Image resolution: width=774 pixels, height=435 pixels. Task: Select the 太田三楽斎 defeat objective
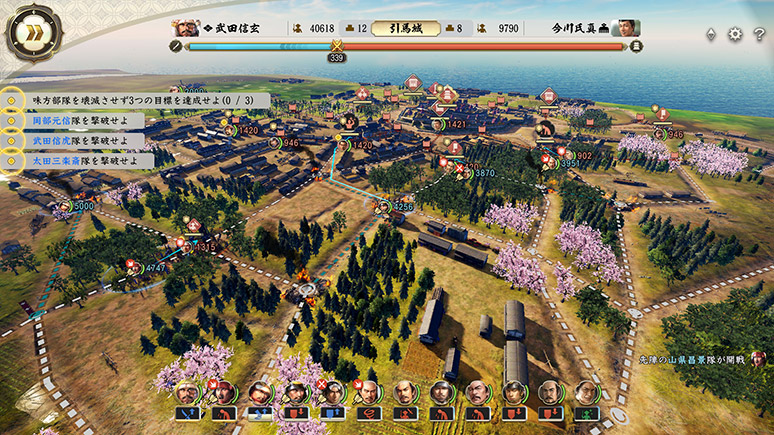tap(85, 160)
